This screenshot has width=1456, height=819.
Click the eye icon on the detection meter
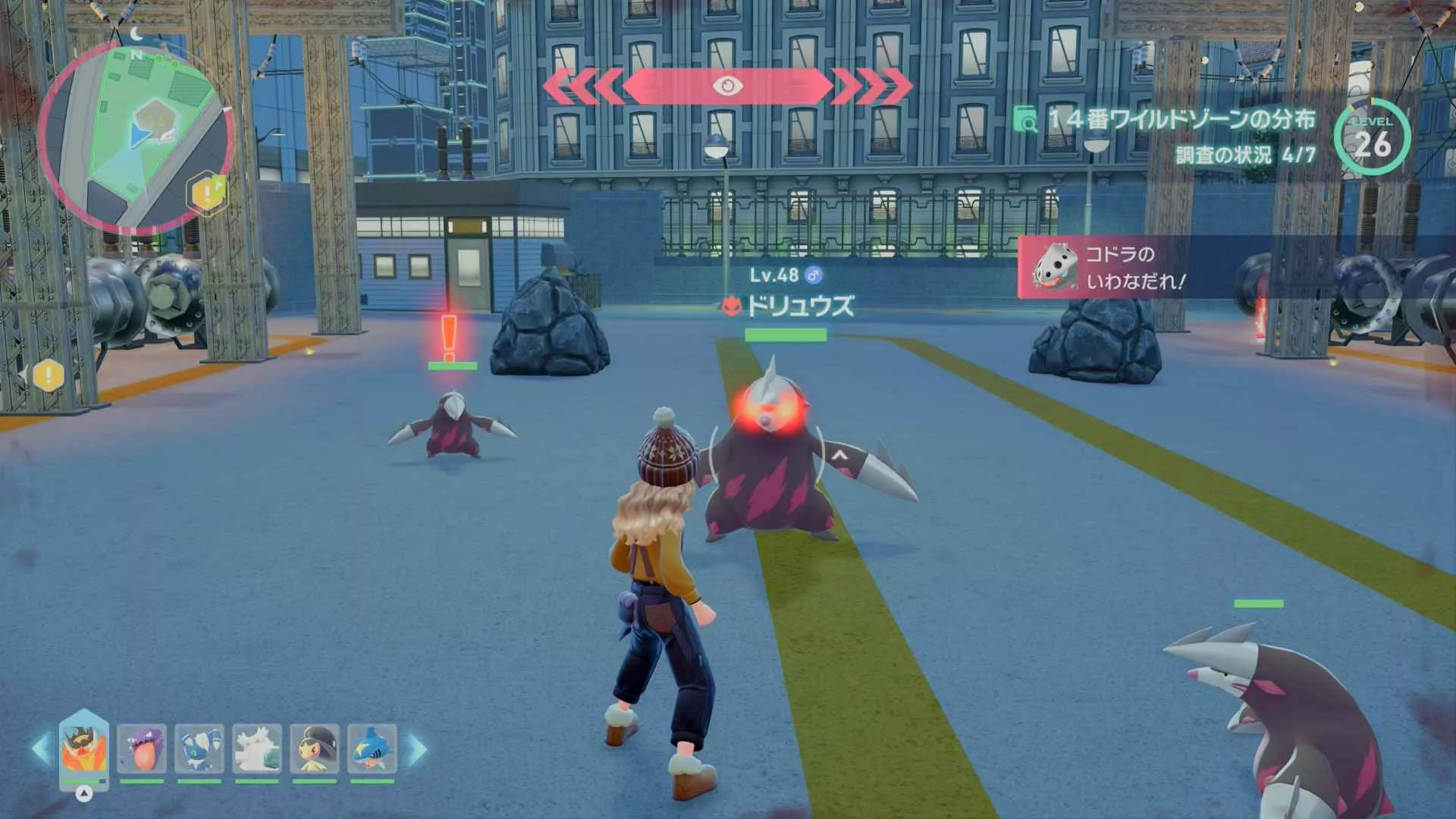[x=728, y=86]
